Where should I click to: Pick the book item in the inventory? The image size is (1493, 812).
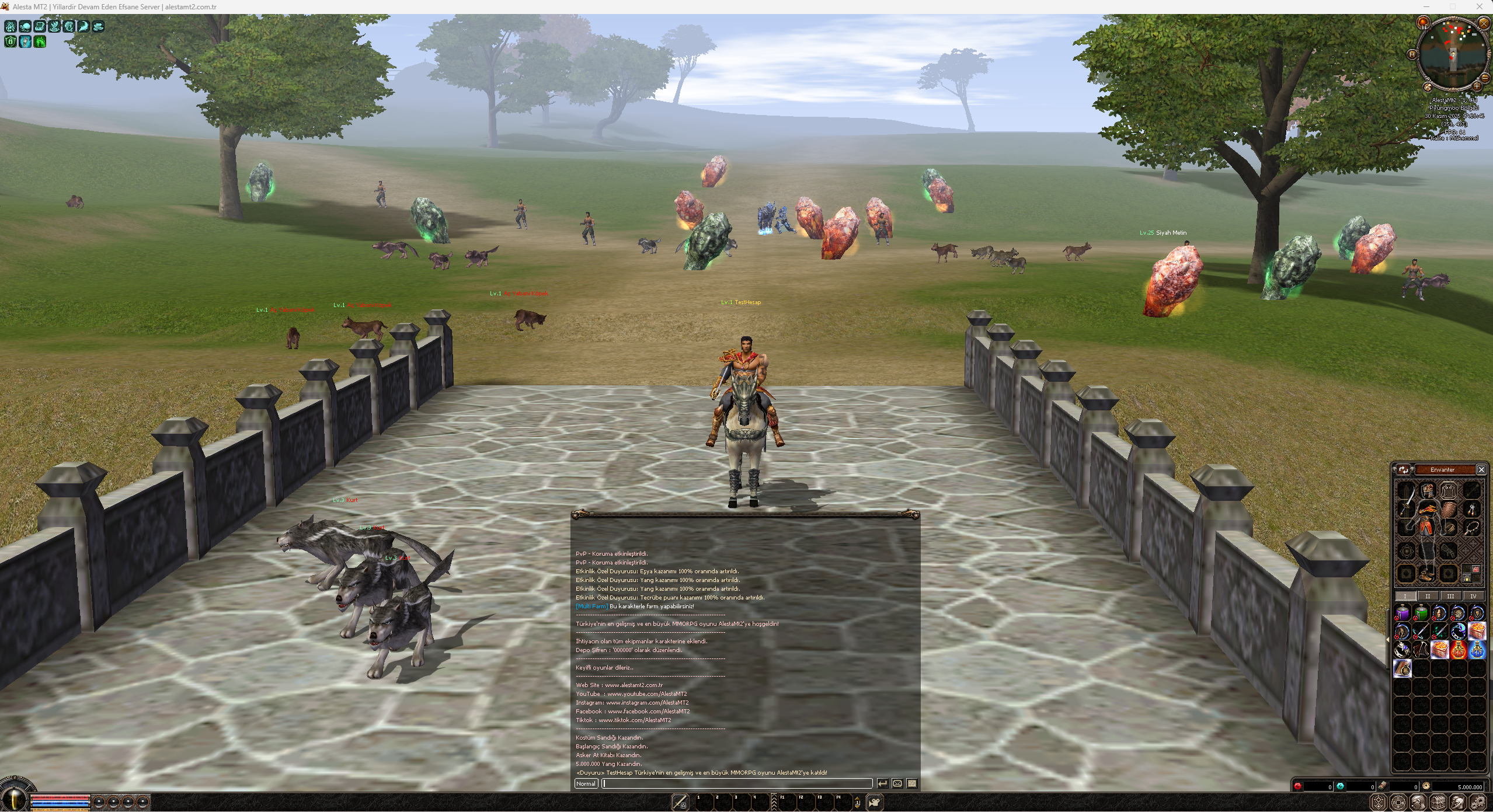[x=1402, y=668]
